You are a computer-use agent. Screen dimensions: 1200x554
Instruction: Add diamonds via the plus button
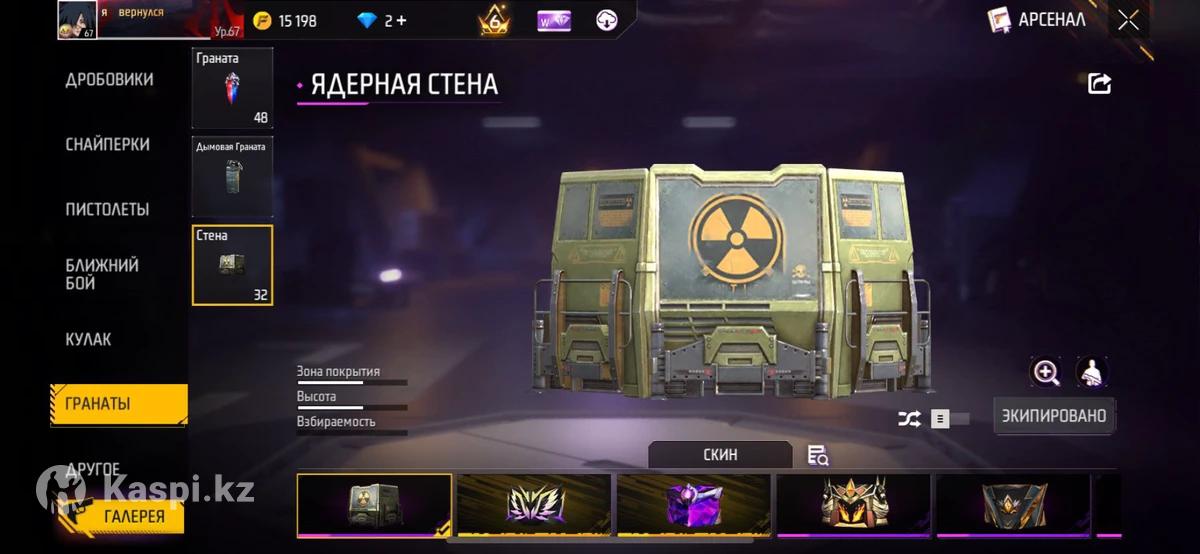pyautogui.click(x=401, y=20)
